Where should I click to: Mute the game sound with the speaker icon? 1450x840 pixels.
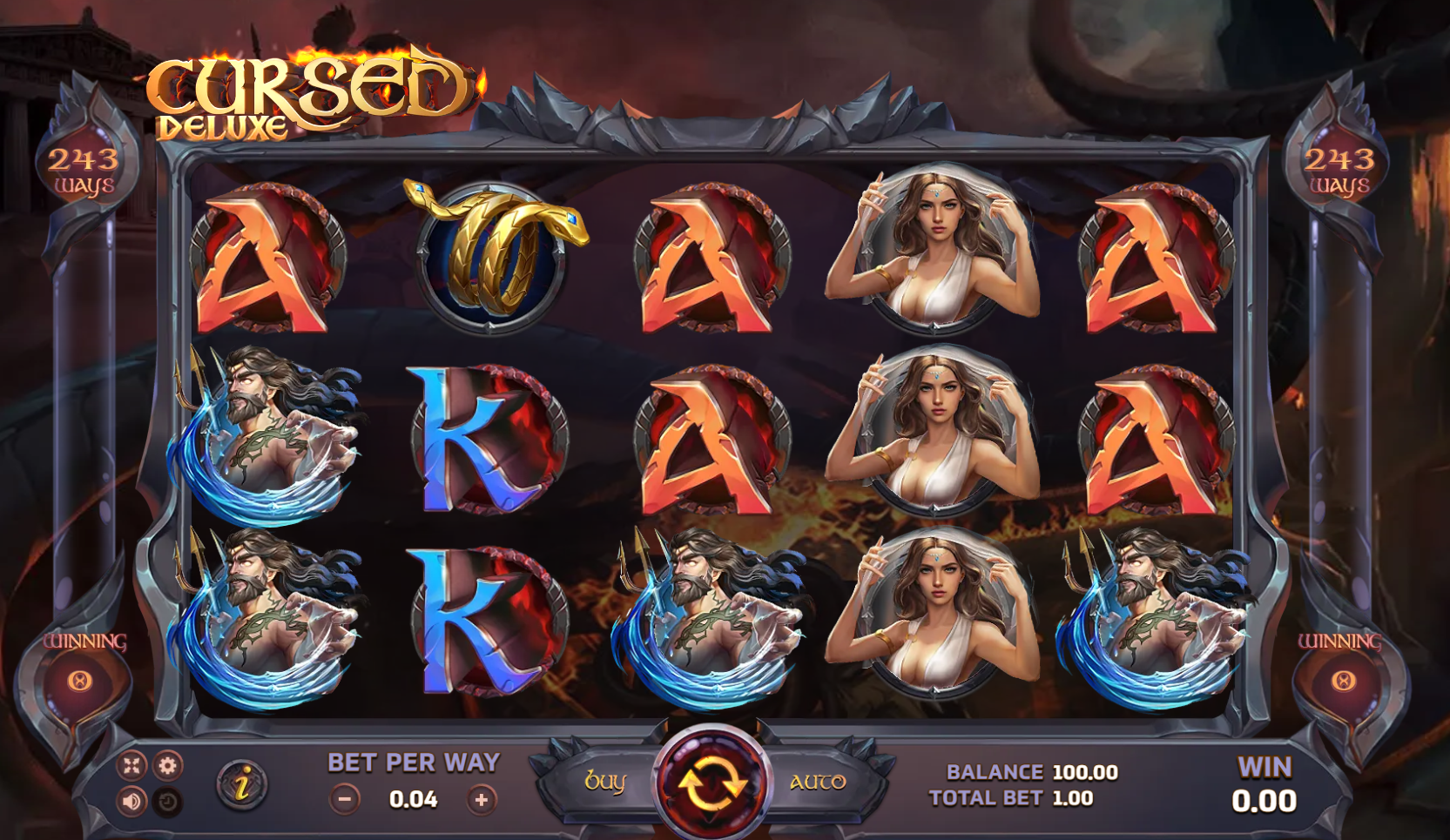coord(131,803)
